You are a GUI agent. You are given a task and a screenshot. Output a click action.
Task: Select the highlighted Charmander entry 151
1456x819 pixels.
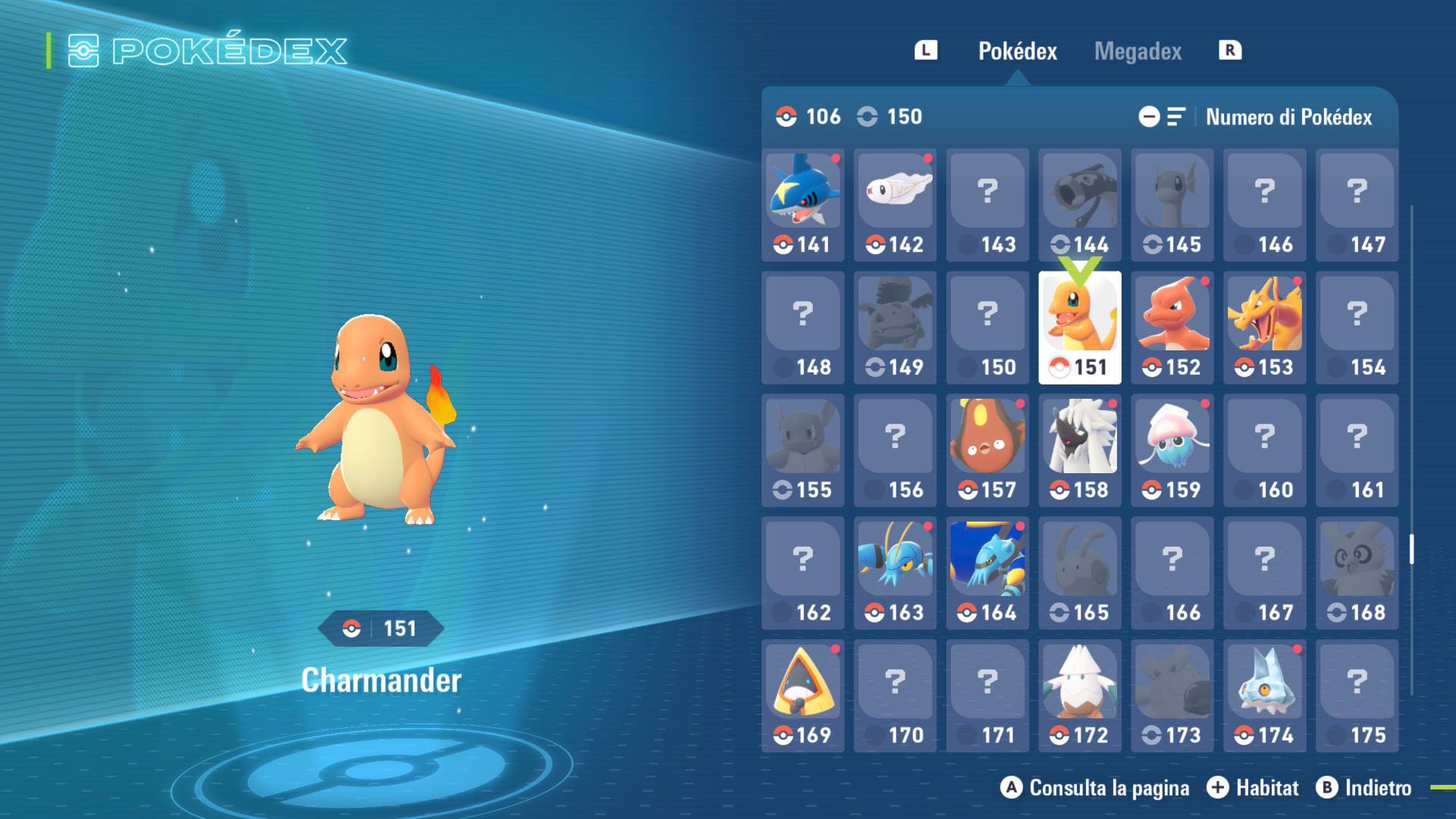click(1079, 328)
